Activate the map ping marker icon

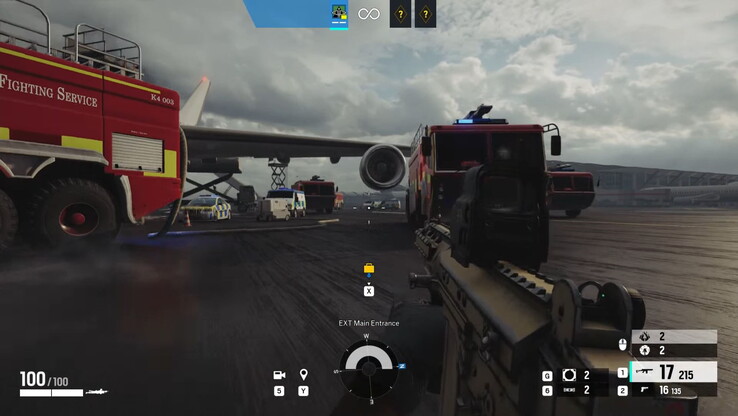(x=303, y=375)
